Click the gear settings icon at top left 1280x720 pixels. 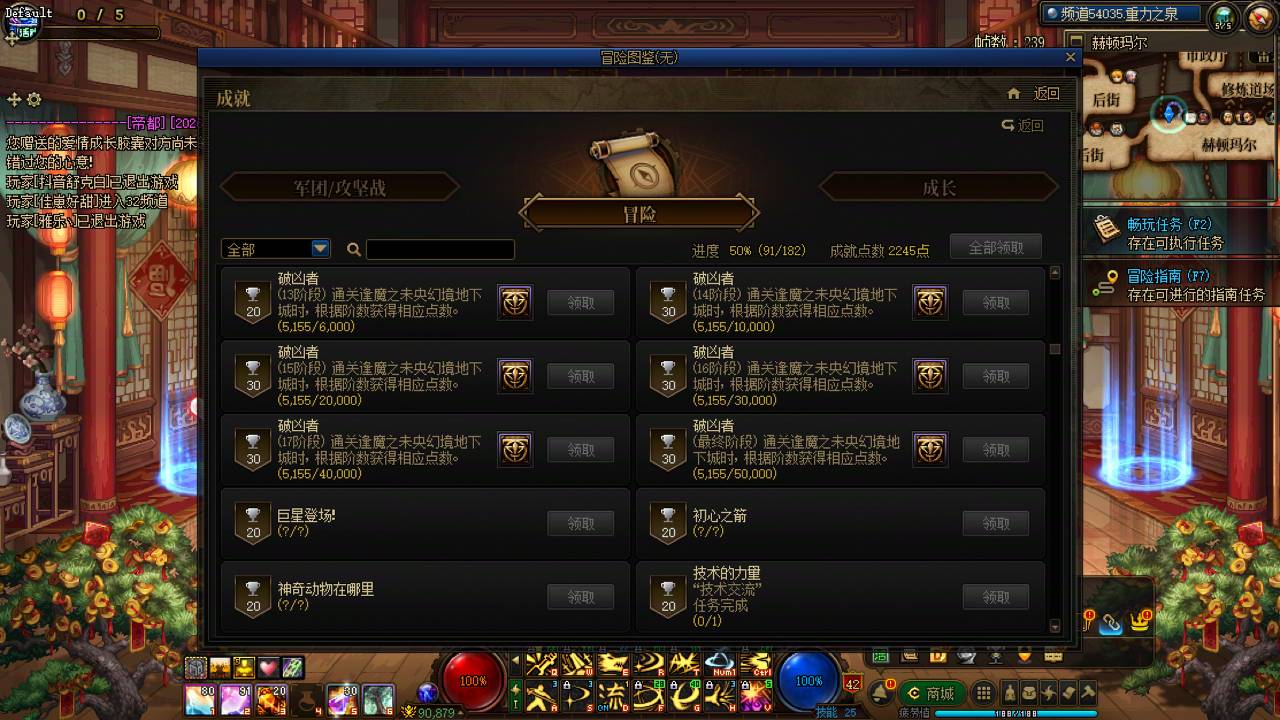pos(33,100)
